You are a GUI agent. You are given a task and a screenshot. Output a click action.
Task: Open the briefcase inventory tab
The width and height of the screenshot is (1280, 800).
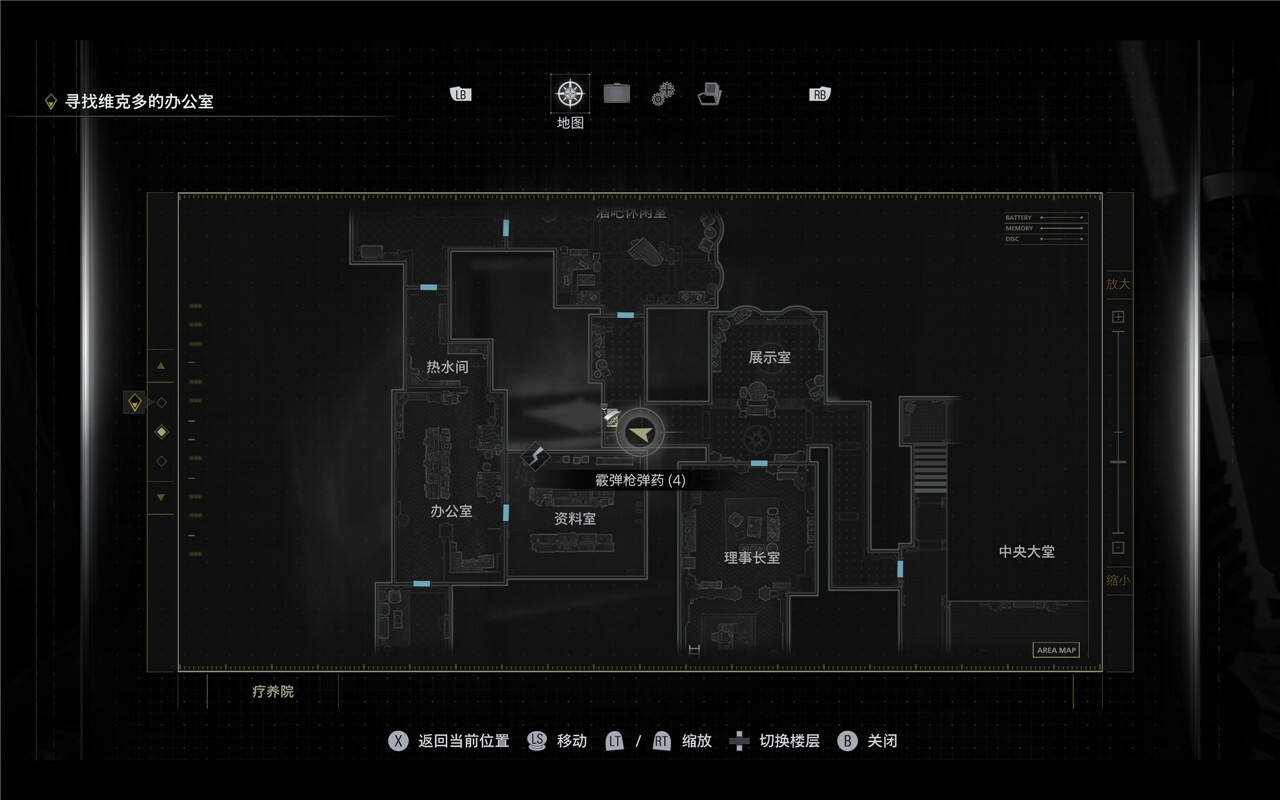(x=617, y=94)
